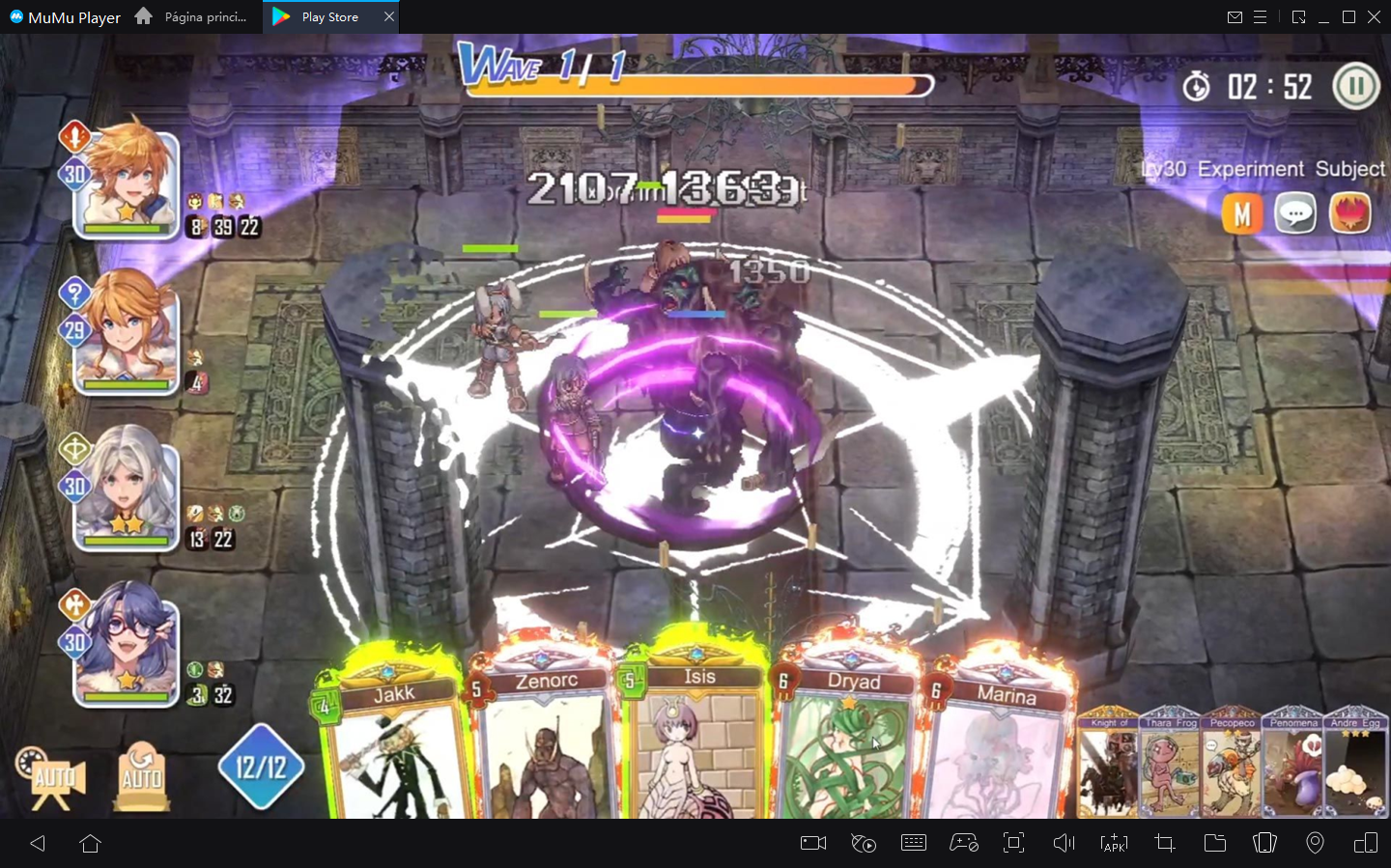Select the gamepad controls icon in bottom toolbar
The height and width of the screenshot is (868, 1391).
965,843
